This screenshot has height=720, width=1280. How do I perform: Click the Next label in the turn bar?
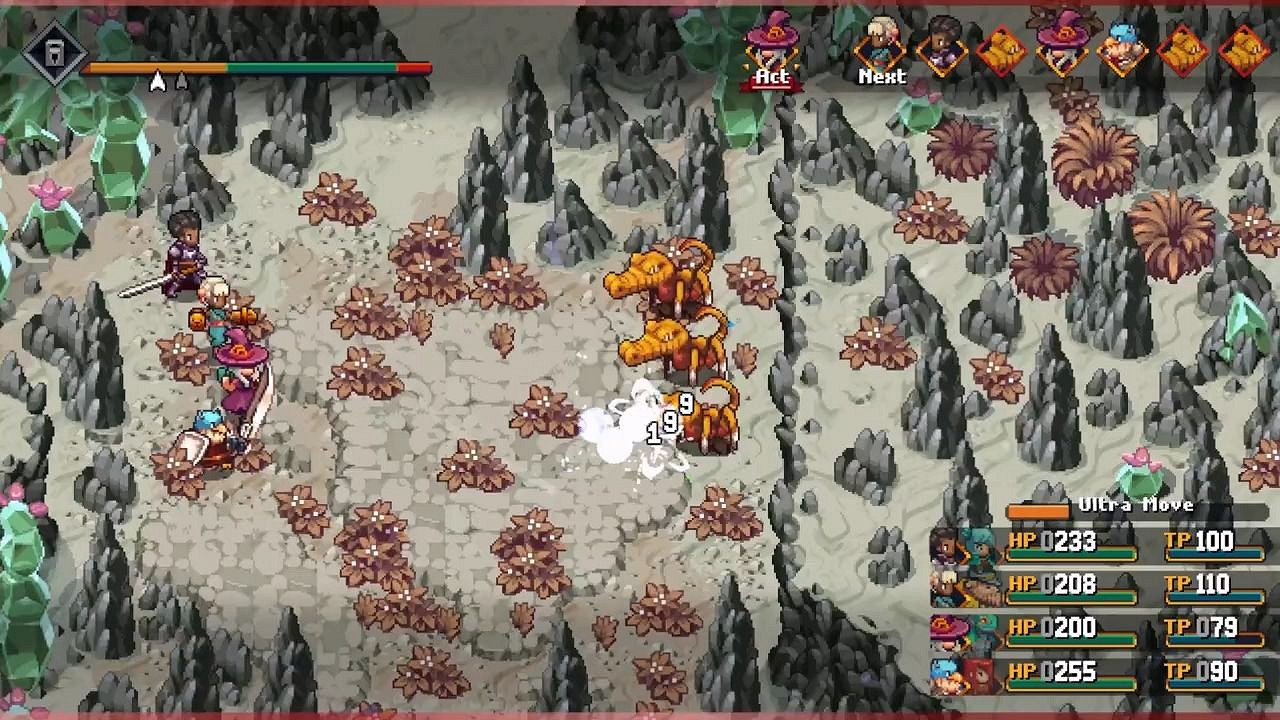(x=881, y=76)
